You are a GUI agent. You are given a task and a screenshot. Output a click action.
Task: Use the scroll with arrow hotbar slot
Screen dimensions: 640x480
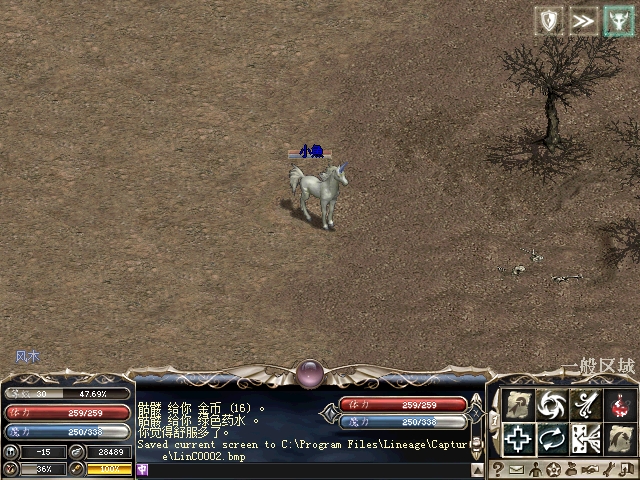pos(517,405)
